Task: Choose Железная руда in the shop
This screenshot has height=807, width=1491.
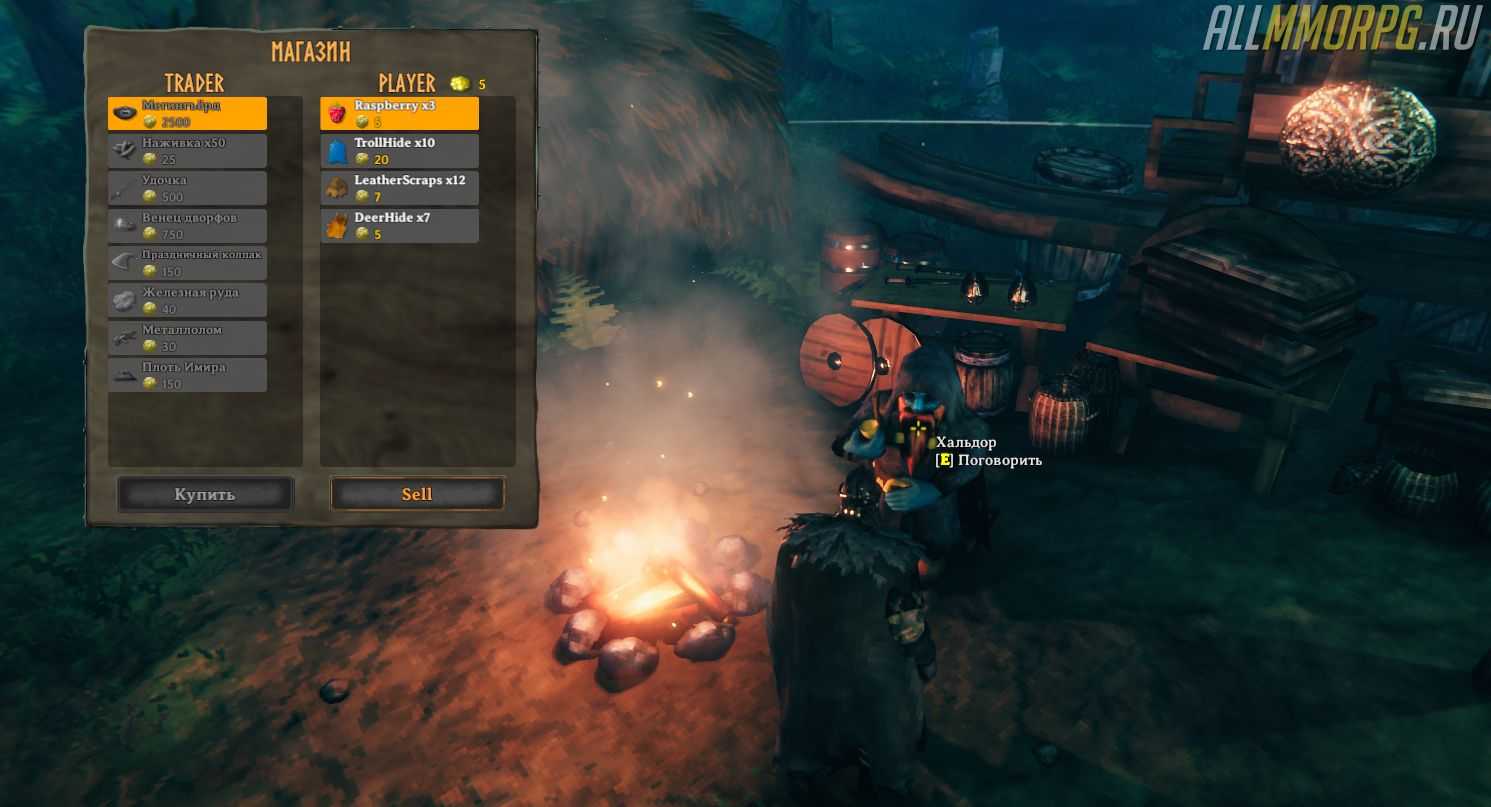Action: point(187,300)
